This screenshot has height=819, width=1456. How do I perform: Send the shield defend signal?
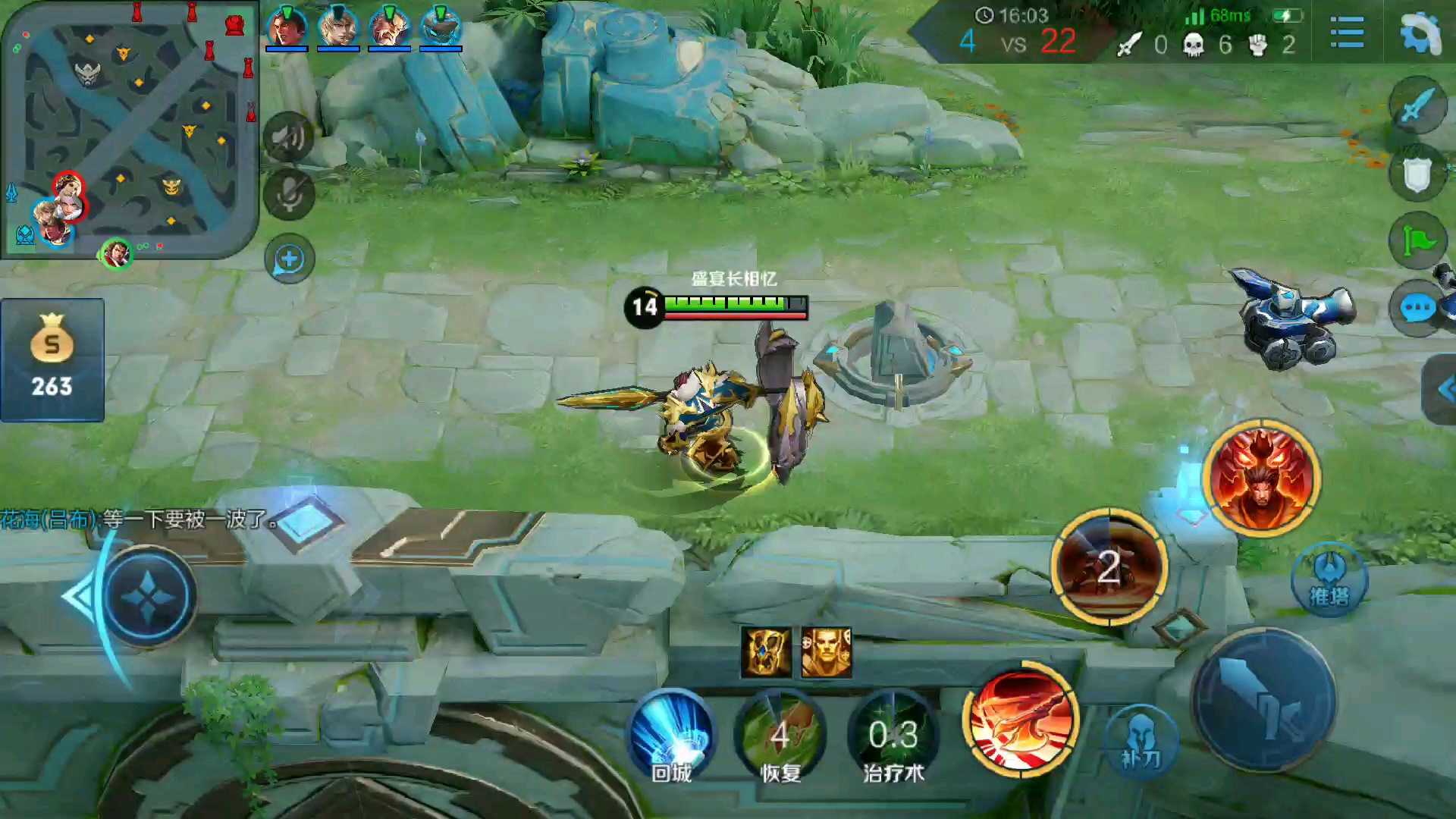pyautogui.click(x=1417, y=174)
